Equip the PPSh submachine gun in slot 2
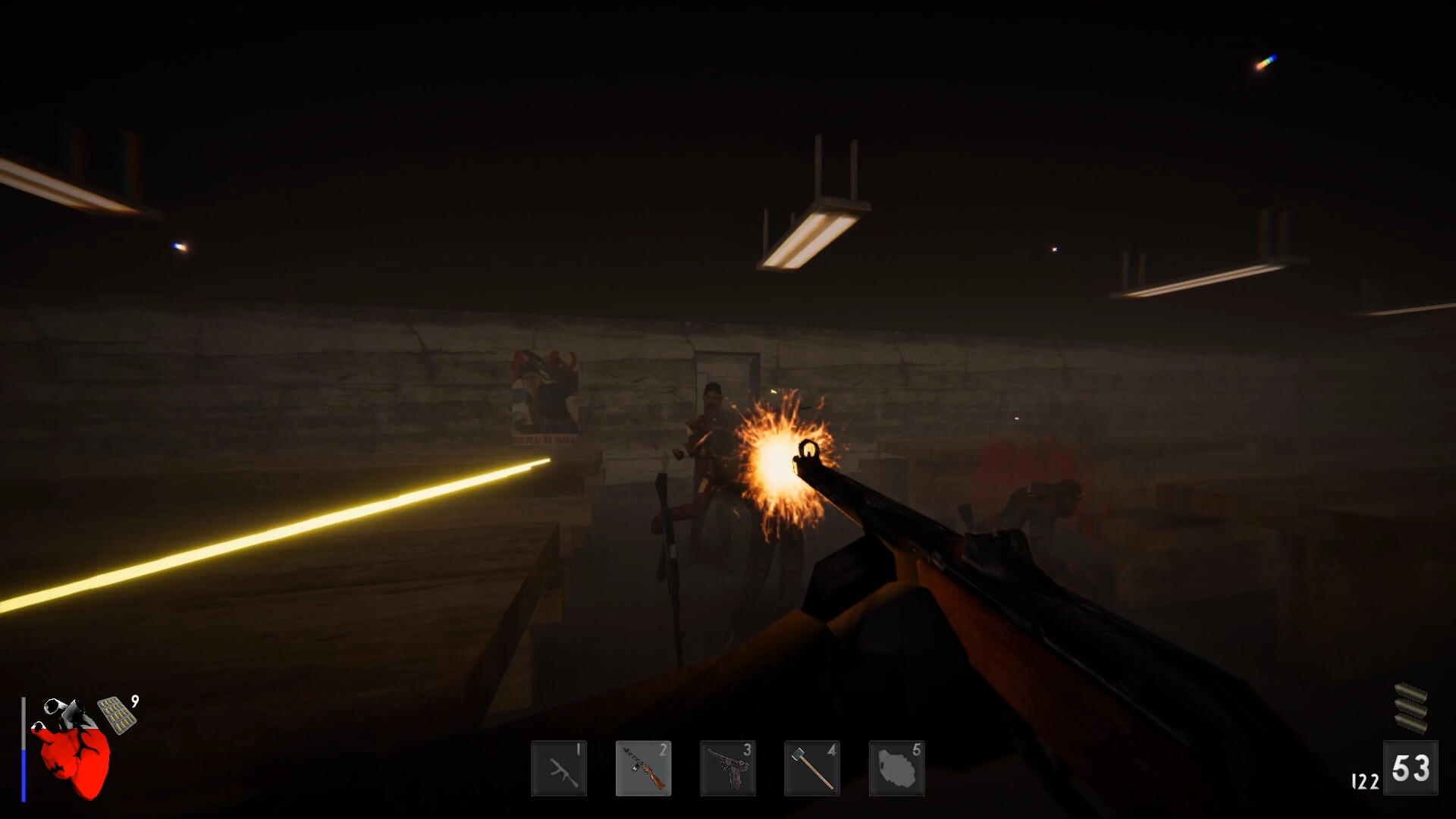The image size is (1456, 819). [644, 768]
